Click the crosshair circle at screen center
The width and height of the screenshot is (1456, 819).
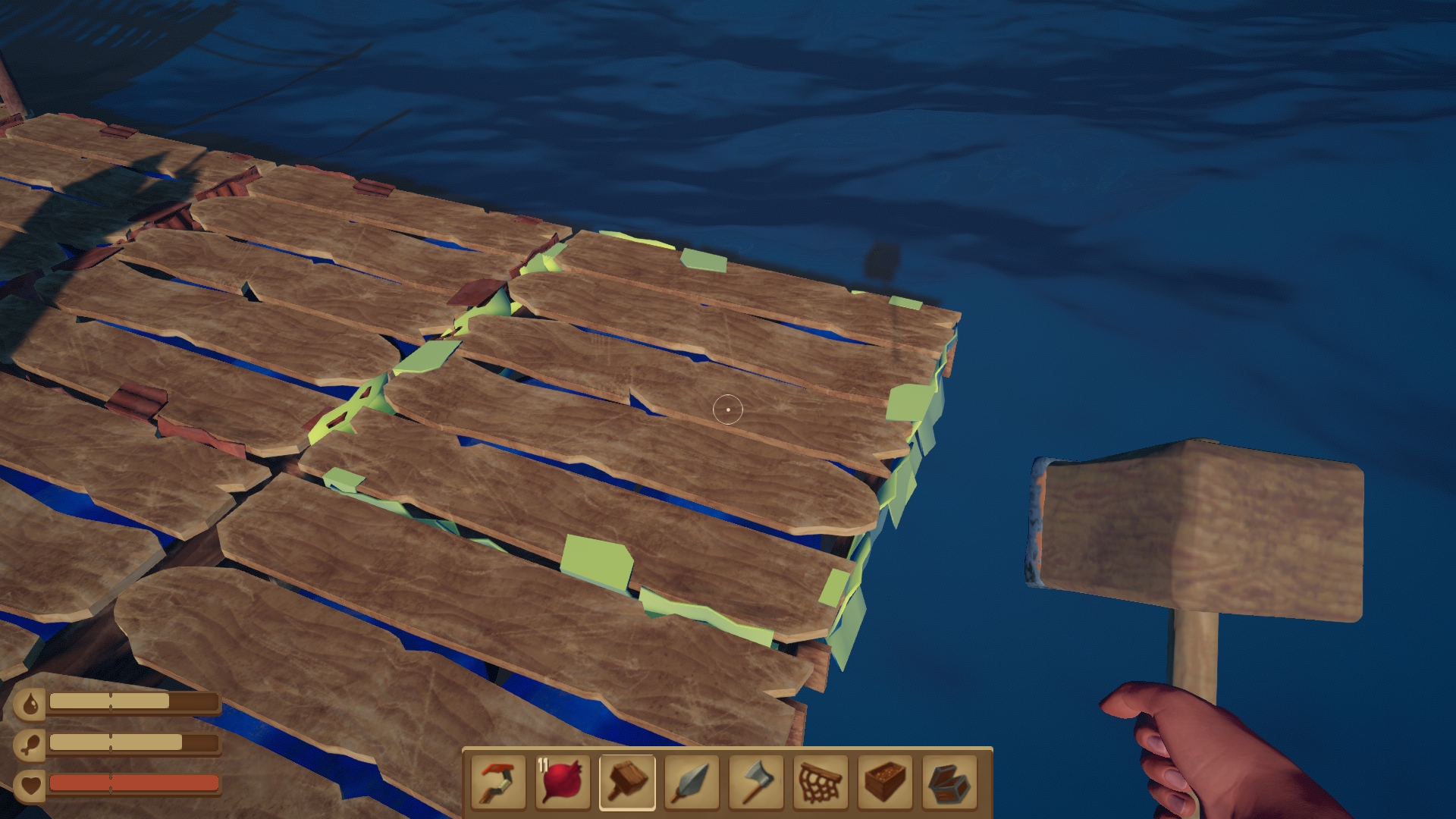pos(729,409)
